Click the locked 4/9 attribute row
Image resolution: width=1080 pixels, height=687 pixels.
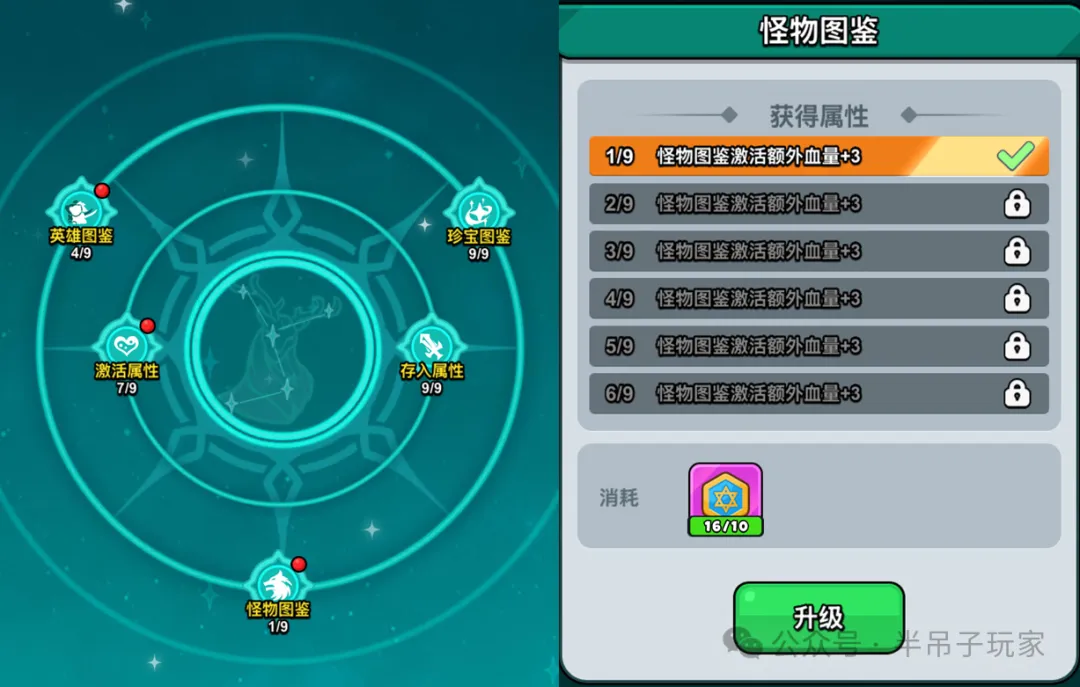818,298
